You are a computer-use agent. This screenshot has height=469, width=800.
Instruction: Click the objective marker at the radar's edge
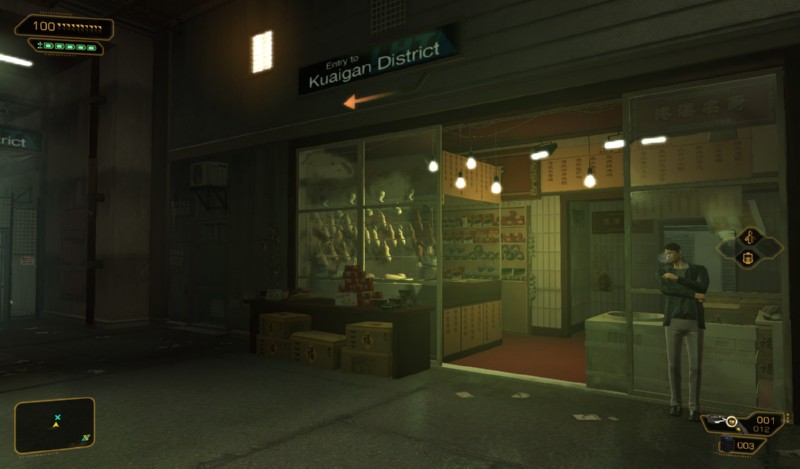87,438
